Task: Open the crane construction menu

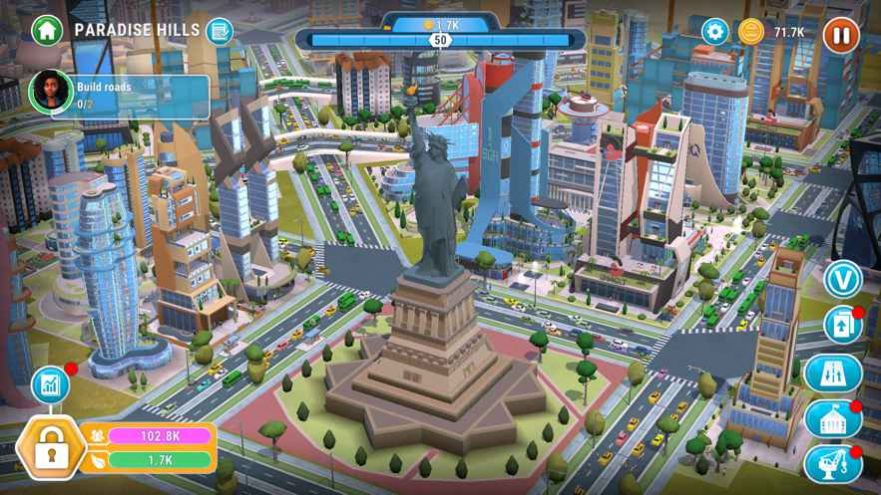Action: (833, 464)
